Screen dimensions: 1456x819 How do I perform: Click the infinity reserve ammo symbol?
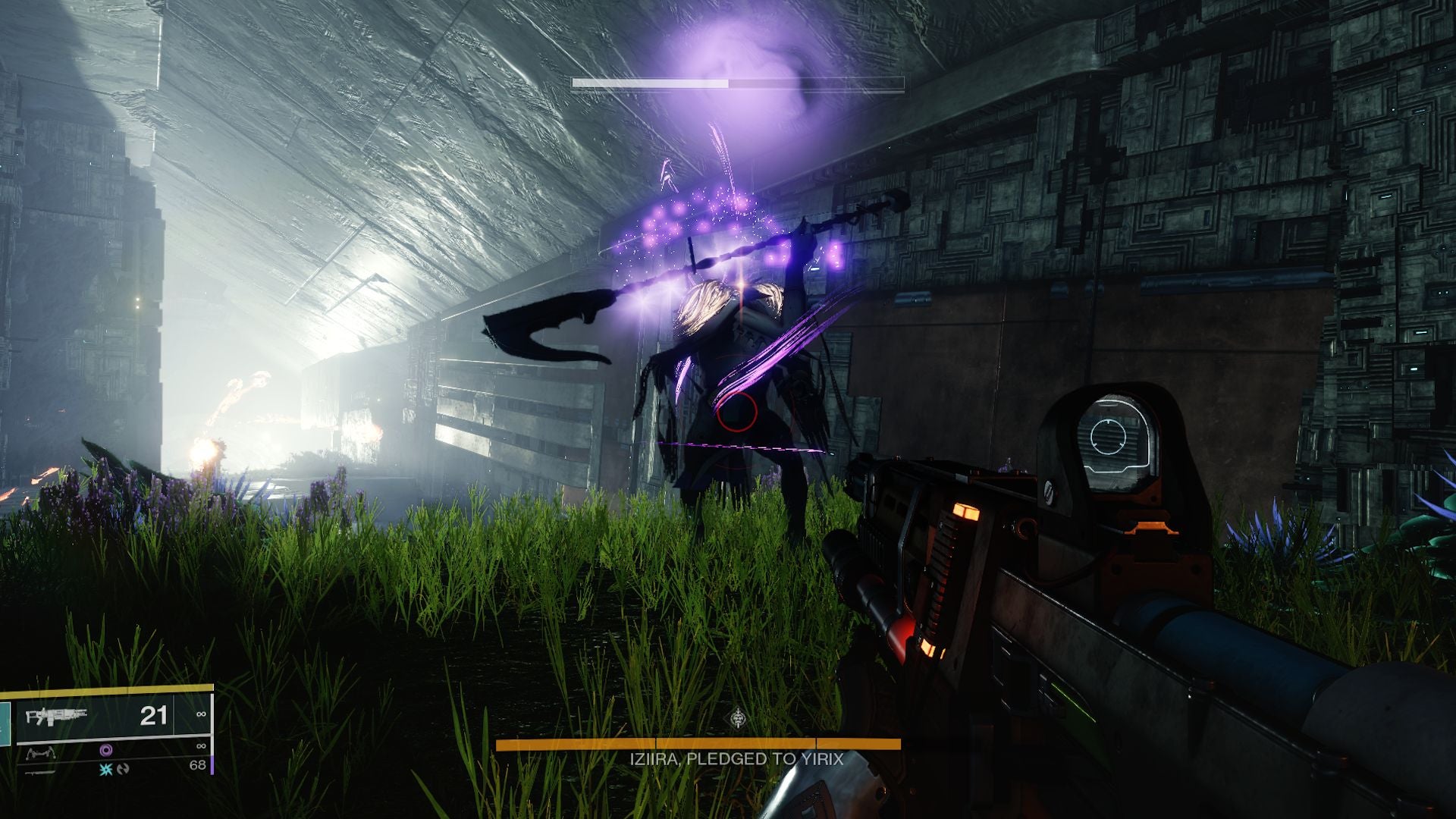point(201,714)
